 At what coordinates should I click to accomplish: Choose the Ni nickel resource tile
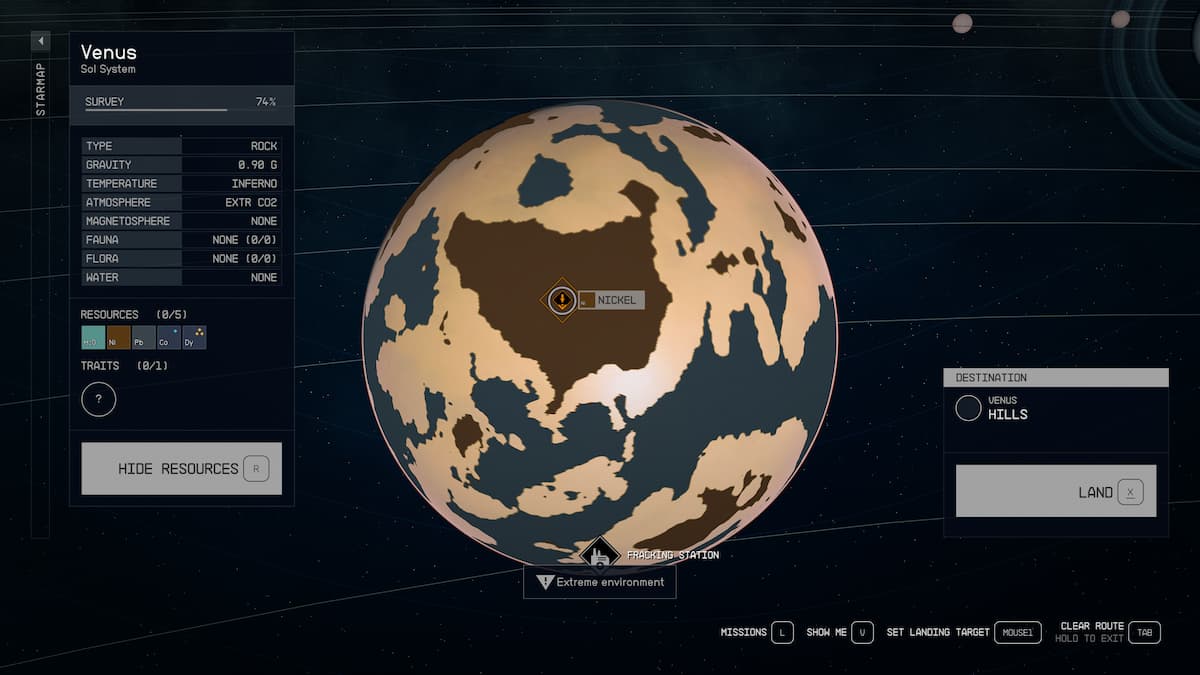pyautogui.click(x=118, y=338)
